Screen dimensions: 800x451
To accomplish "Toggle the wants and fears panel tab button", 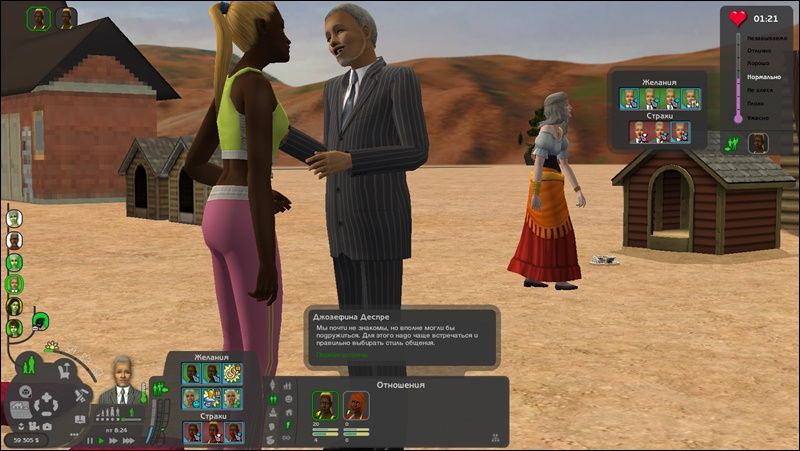I will 158,389.
